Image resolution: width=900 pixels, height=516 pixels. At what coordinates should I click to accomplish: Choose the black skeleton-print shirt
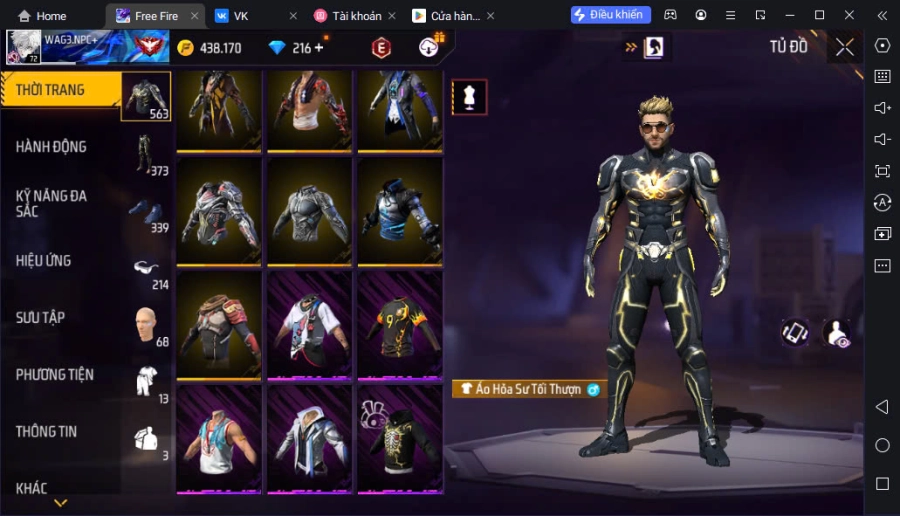tap(399, 436)
